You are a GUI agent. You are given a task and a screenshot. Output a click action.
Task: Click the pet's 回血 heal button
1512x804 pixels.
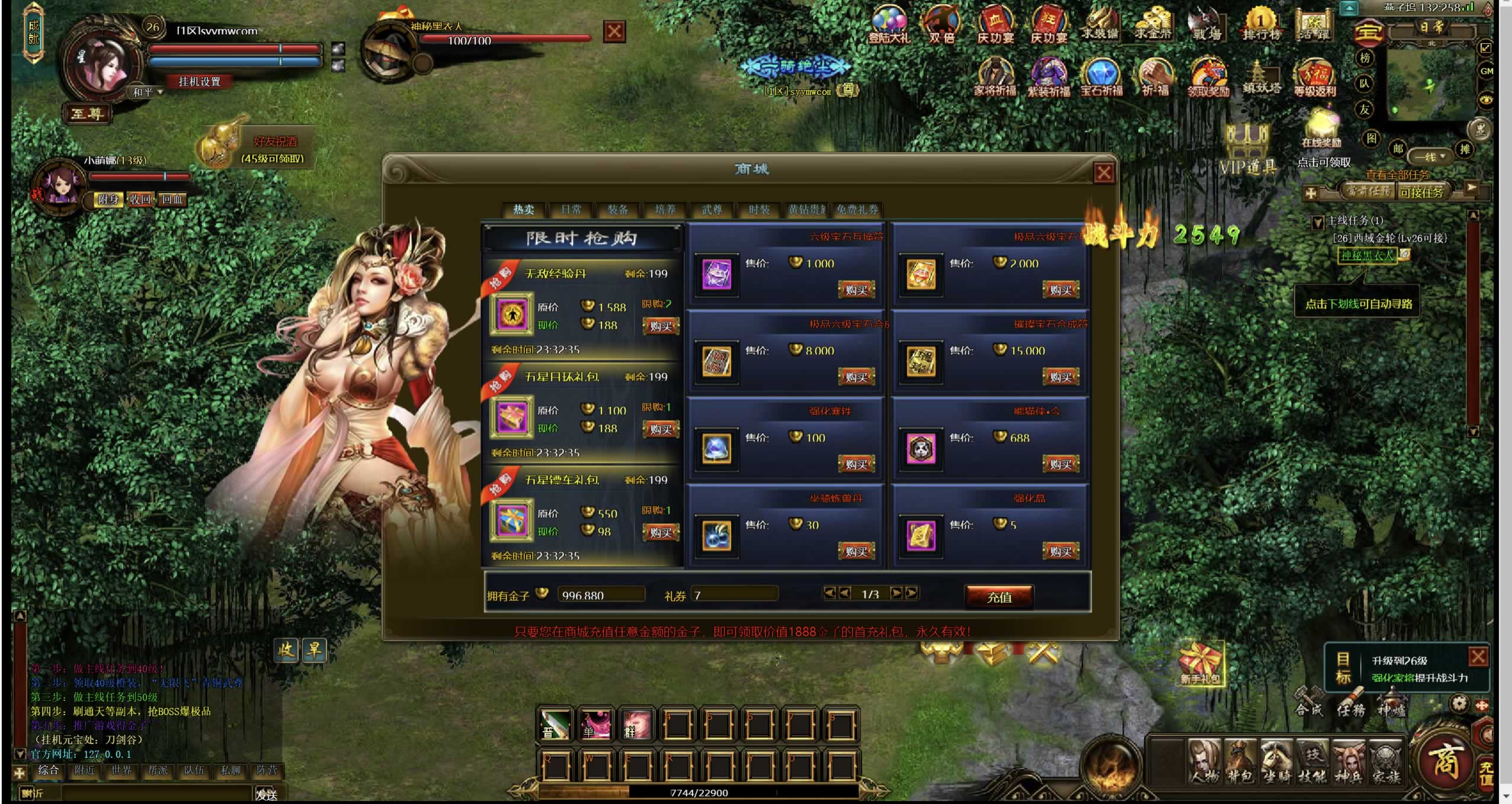[x=172, y=200]
